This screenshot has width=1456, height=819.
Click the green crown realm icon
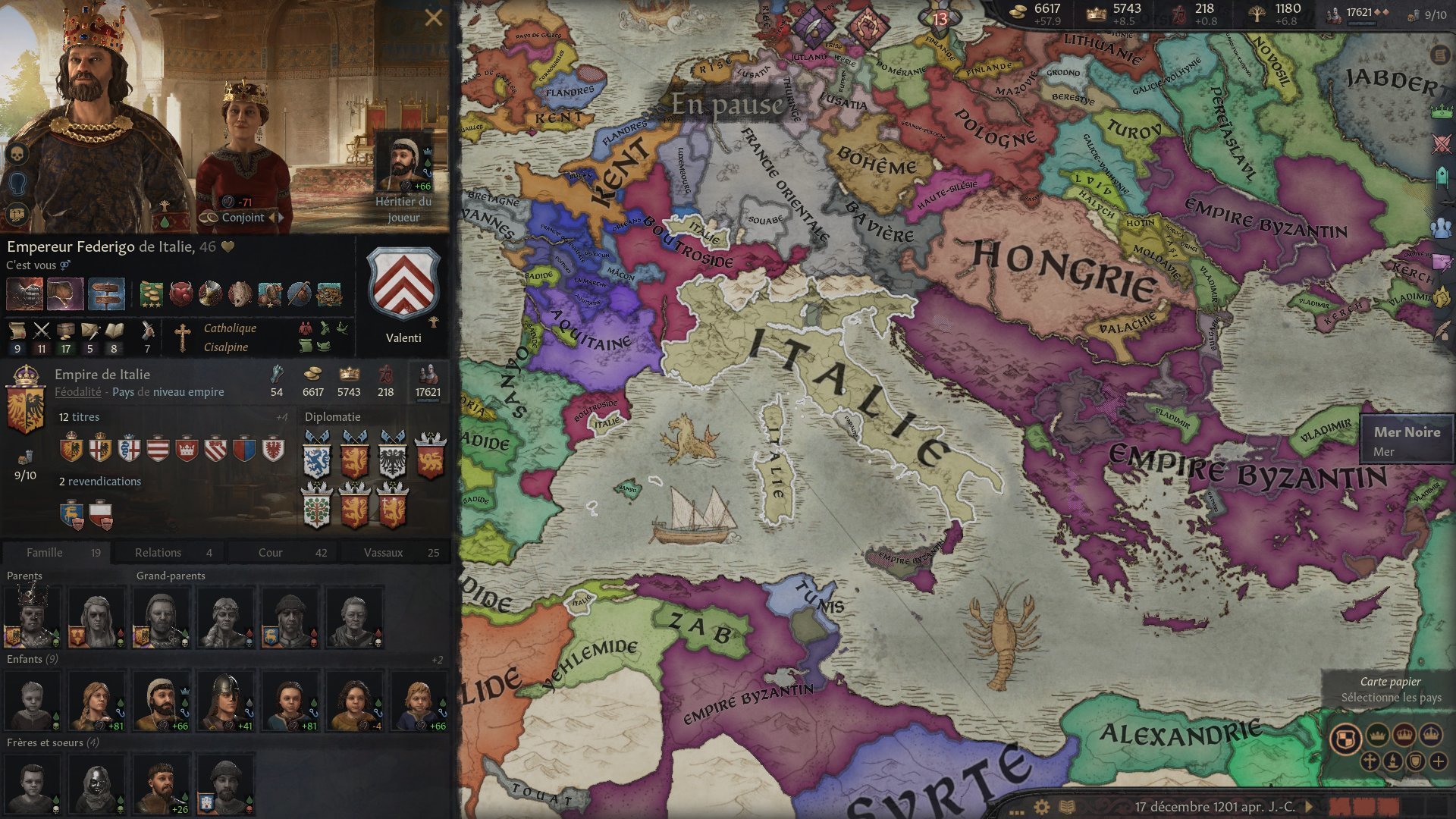point(1441,111)
